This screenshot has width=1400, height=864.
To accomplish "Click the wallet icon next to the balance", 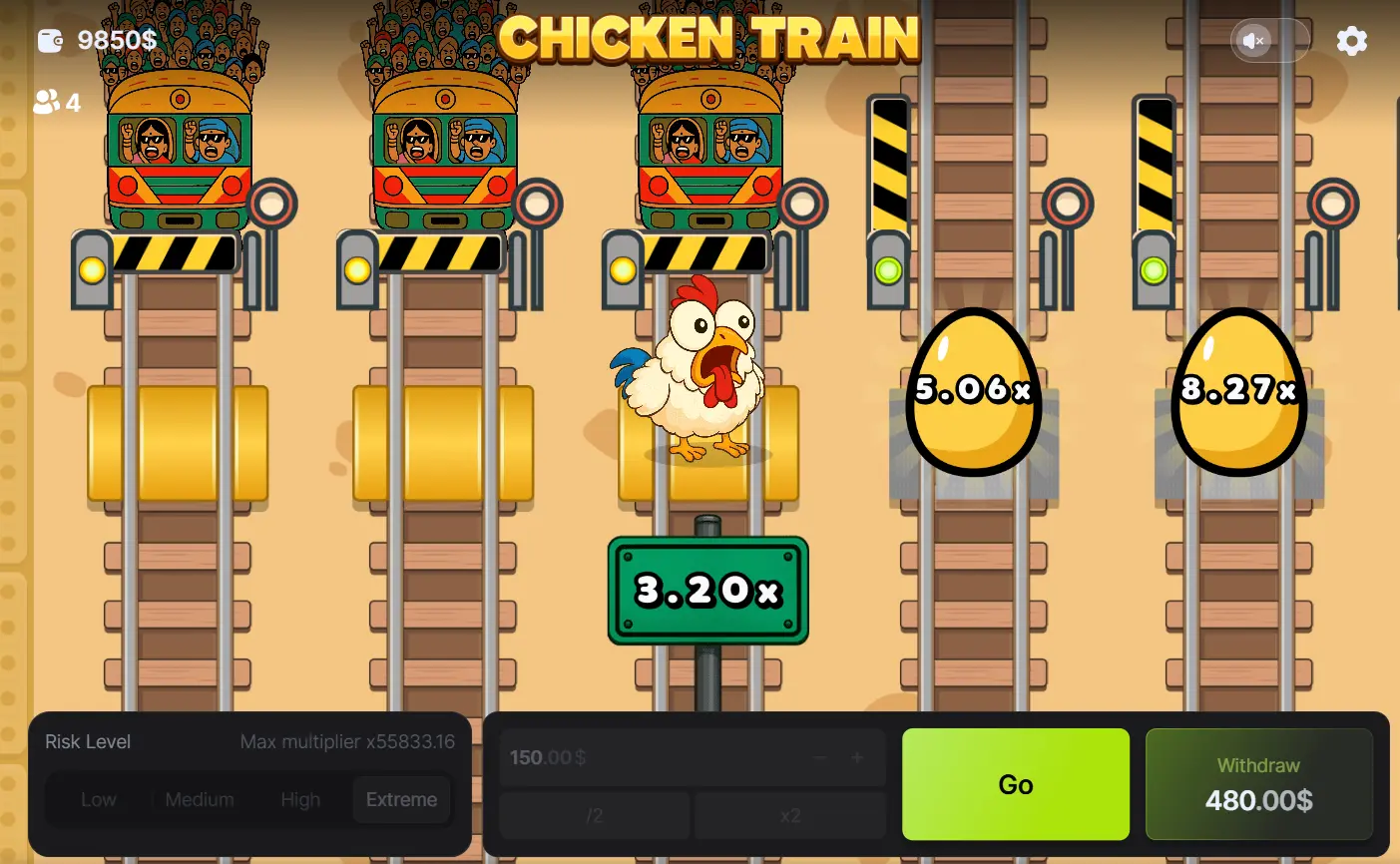I will coord(49,40).
